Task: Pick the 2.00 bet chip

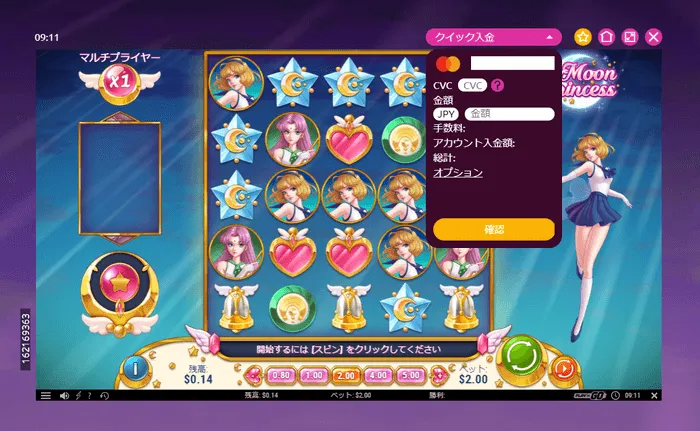Action: (346, 376)
